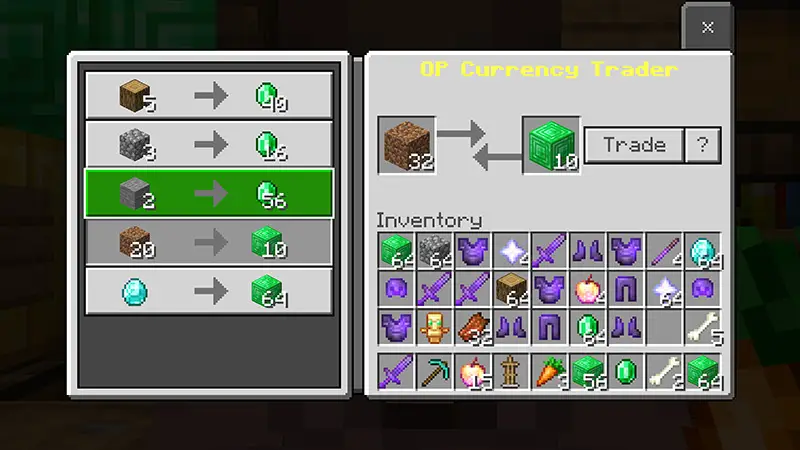Select the stack of 5 bones
The width and height of the screenshot is (800, 450).
[x=702, y=328]
